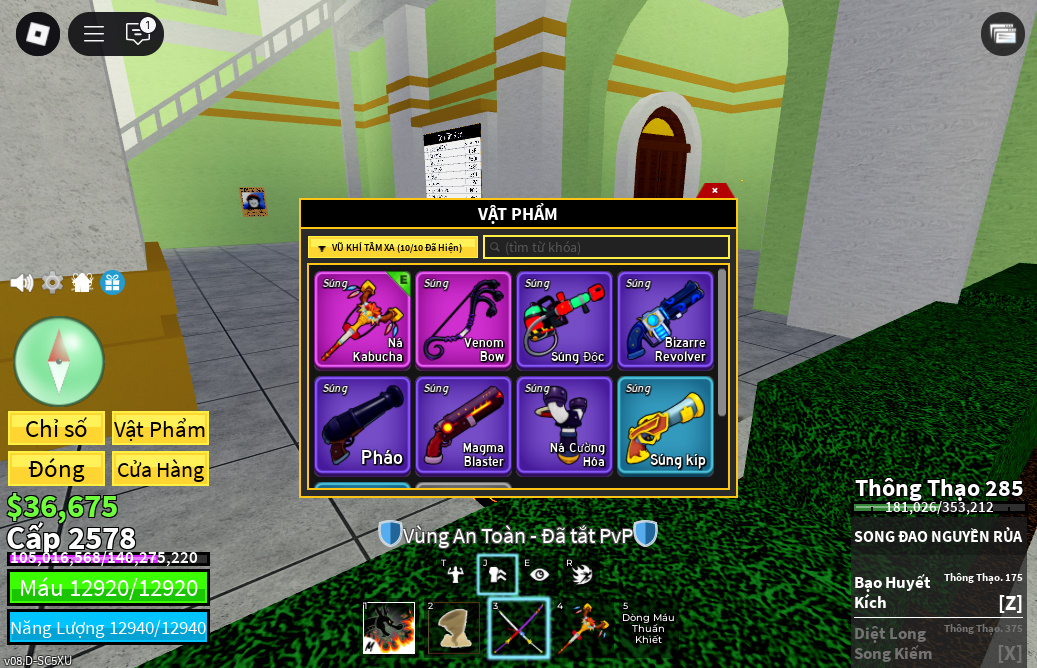1037x668 pixels.
Task: Pick the Bizarre Revolver item
Action: click(665, 320)
